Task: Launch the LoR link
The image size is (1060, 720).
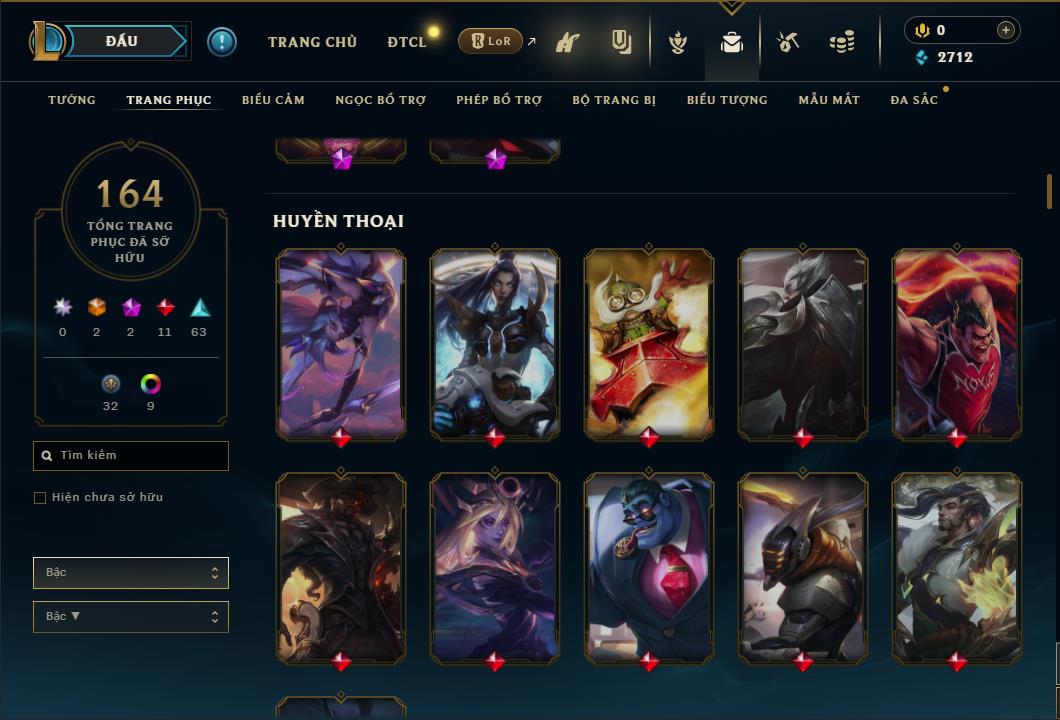Action: [x=490, y=42]
